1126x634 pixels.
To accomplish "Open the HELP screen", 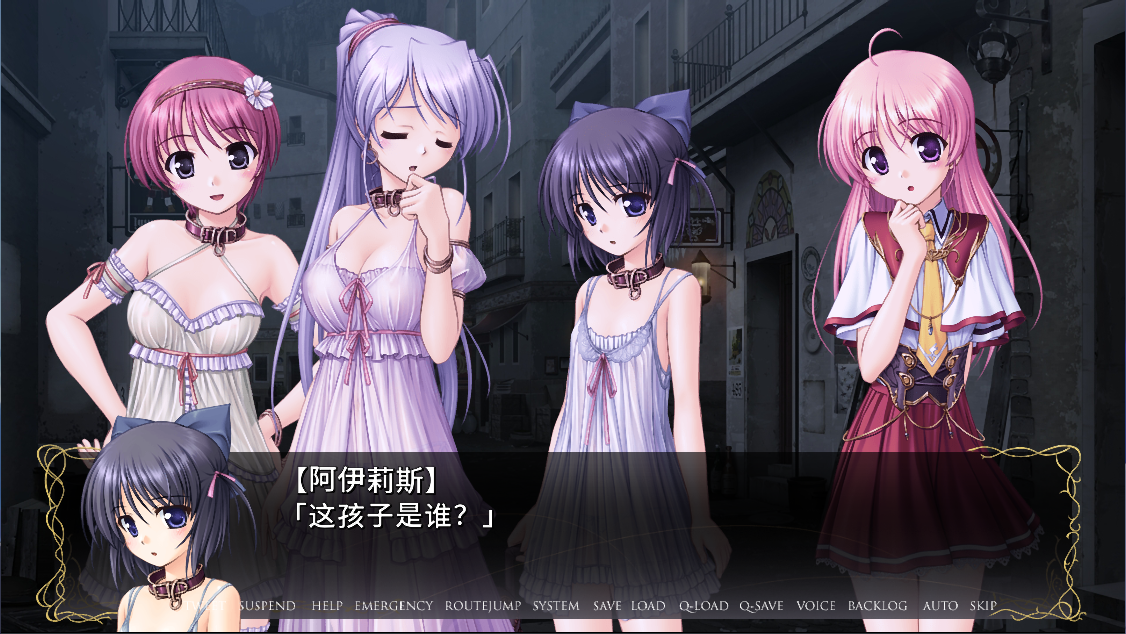I will click(x=327, y=606).
